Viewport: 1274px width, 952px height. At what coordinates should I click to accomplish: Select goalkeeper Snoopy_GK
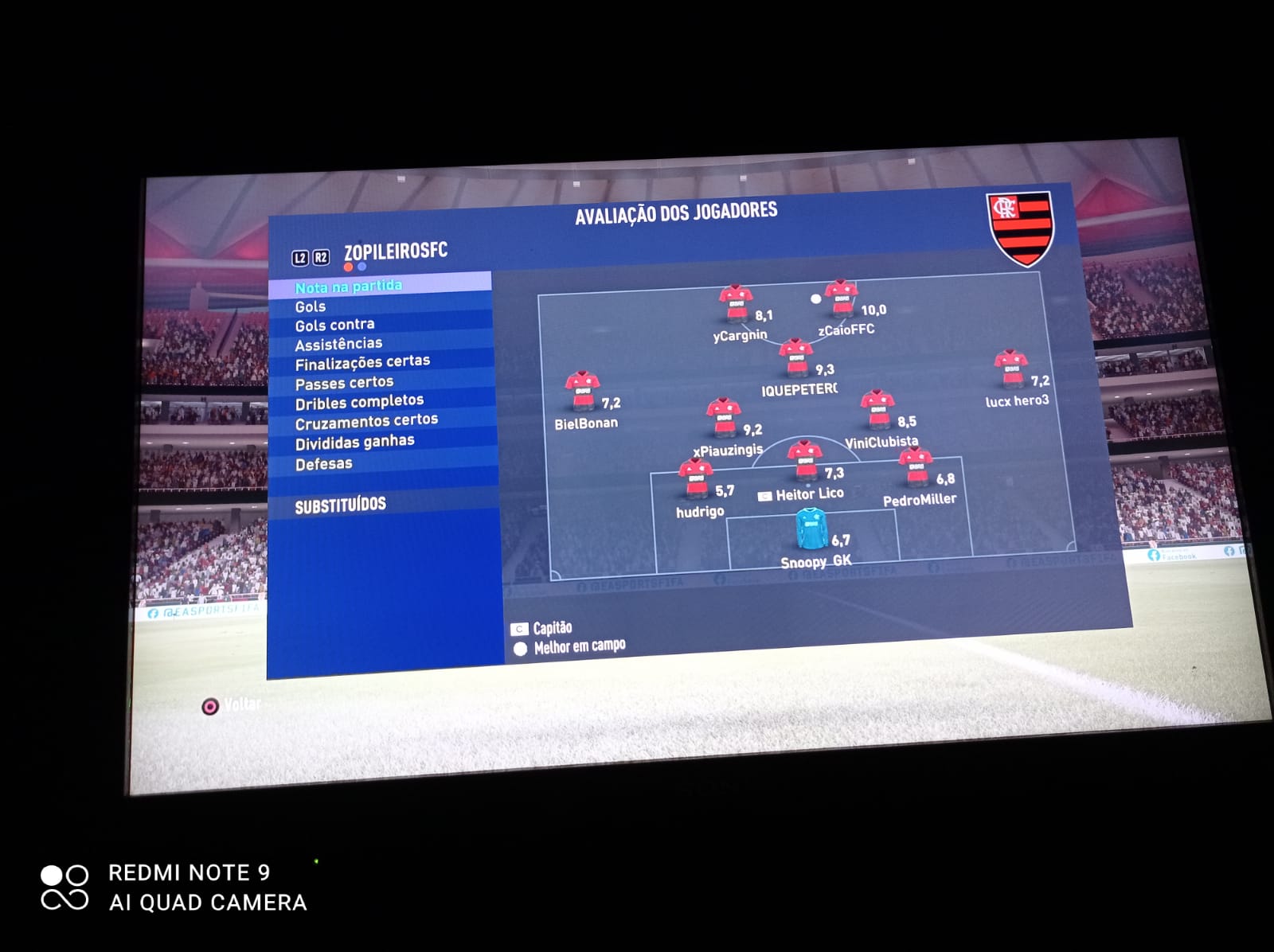(x=811, y=529)
